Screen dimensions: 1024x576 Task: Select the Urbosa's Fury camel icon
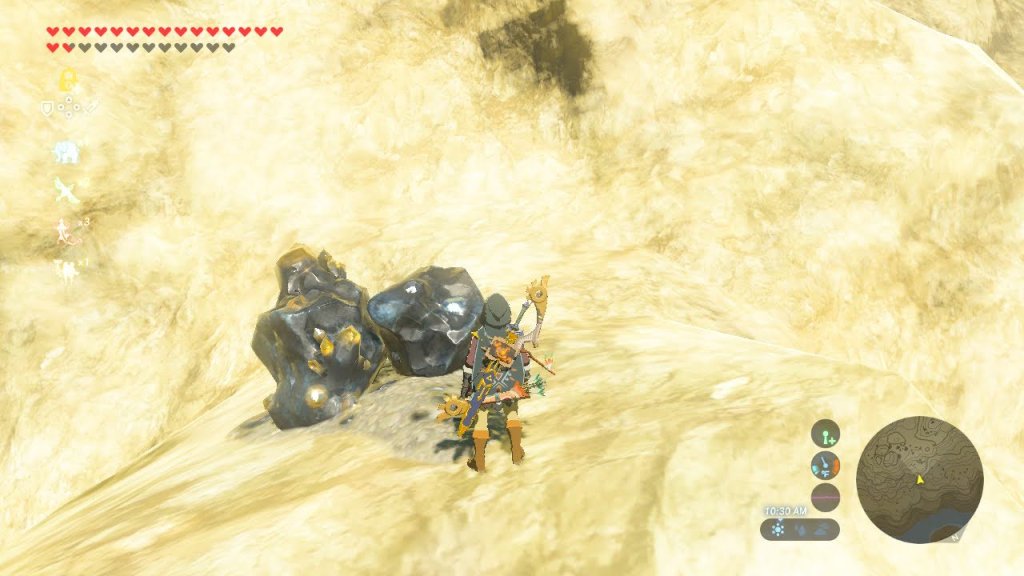pos(66,268)
